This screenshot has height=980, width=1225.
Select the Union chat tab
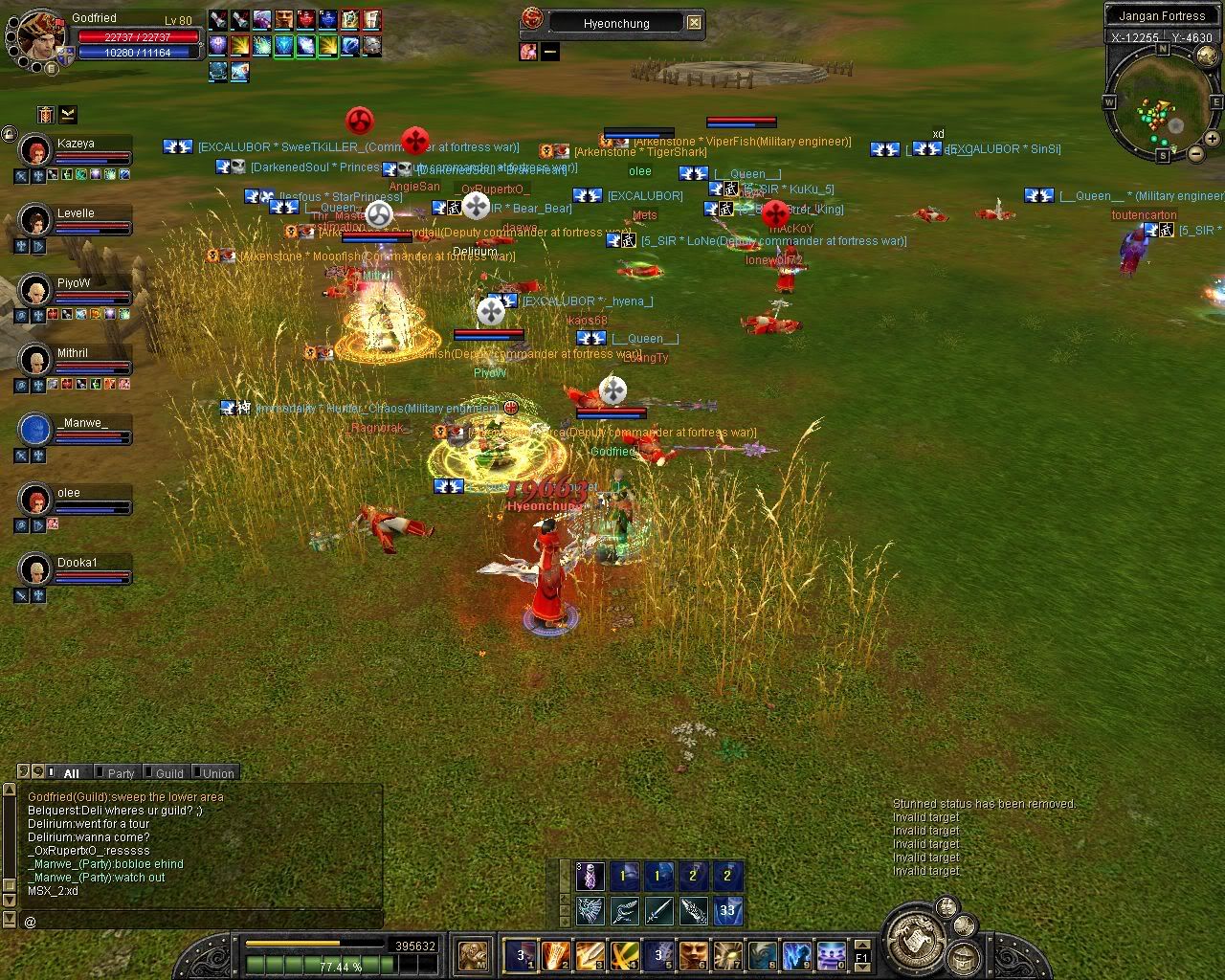(x=217, y=773)
